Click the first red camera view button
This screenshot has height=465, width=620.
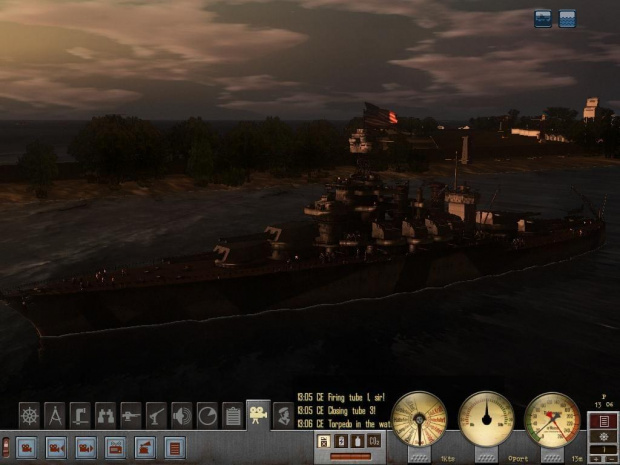coord(27,447)
